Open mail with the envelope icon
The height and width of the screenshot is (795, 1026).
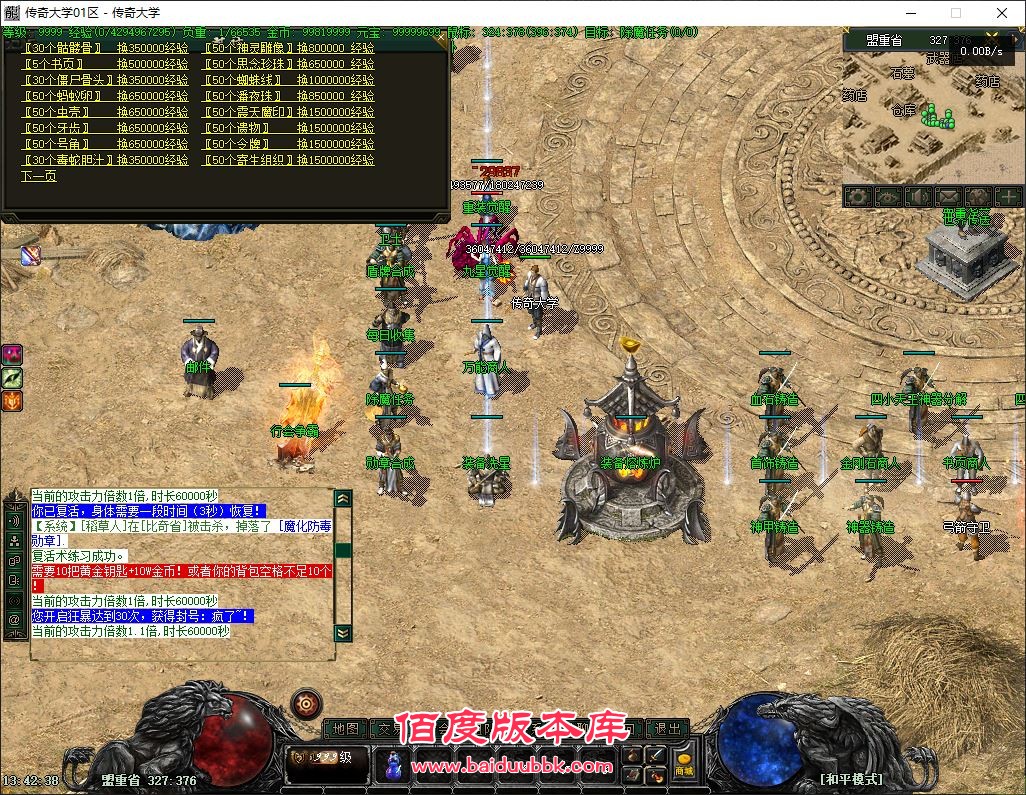947,197
